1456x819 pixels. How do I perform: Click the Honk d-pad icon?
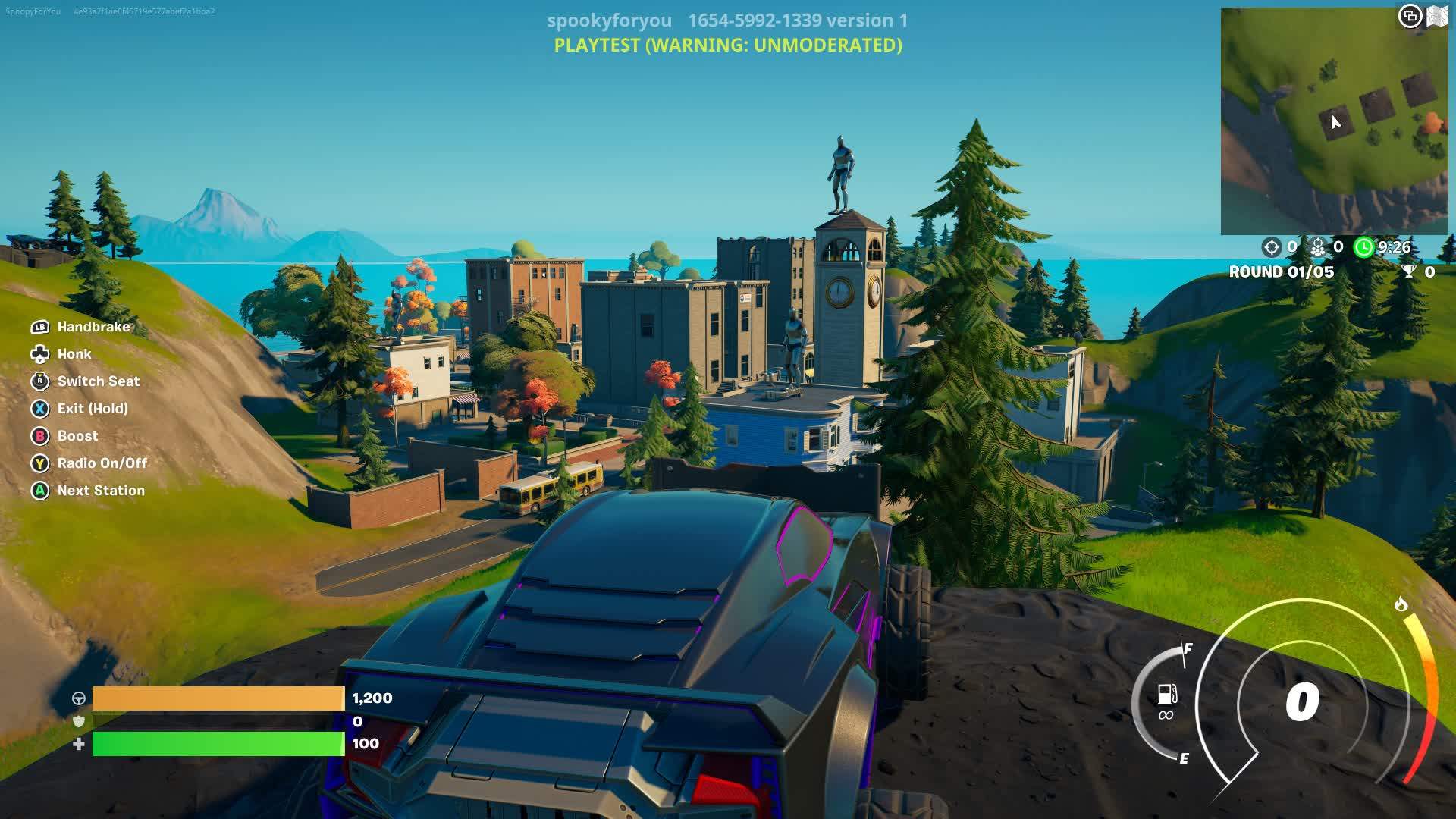[39, 354]
